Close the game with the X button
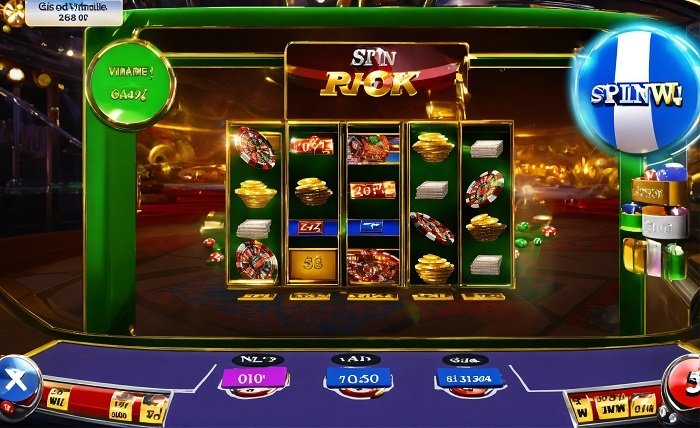Screen dimensions: 700x428 (x=16, y=383)
